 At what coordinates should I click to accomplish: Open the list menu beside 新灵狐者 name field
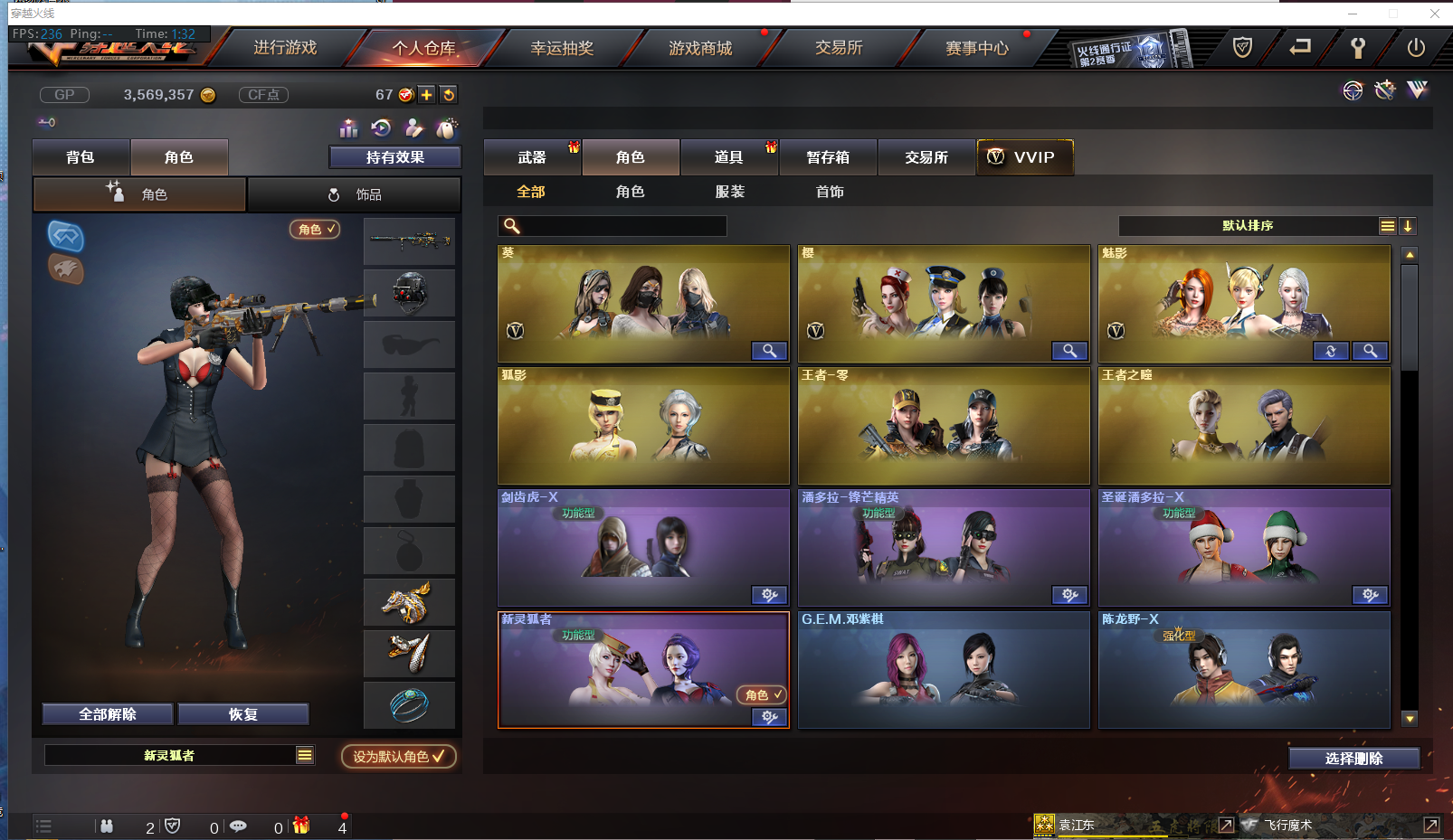tap(305, 755)
